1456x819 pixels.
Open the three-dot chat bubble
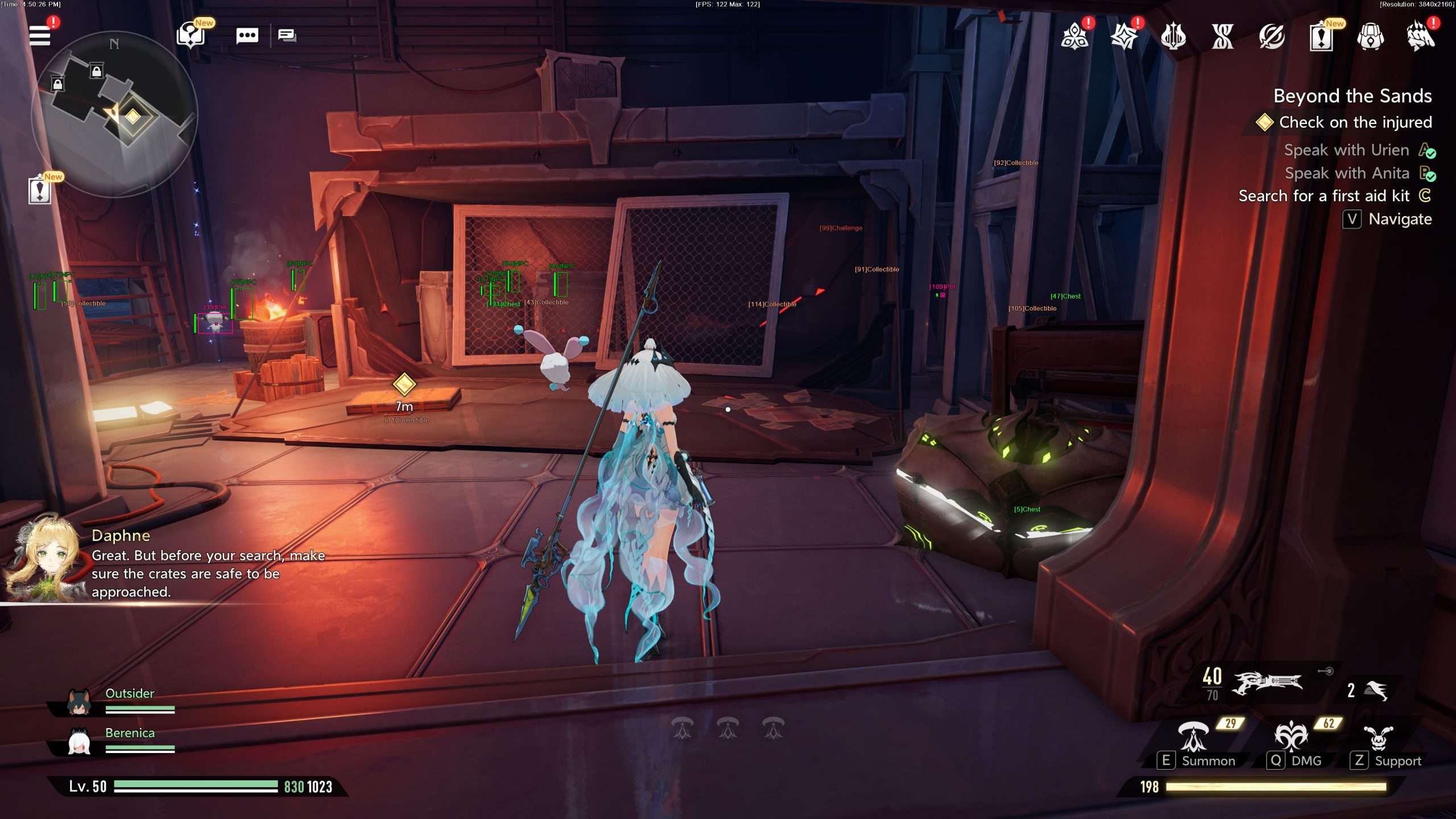point(247,36)
